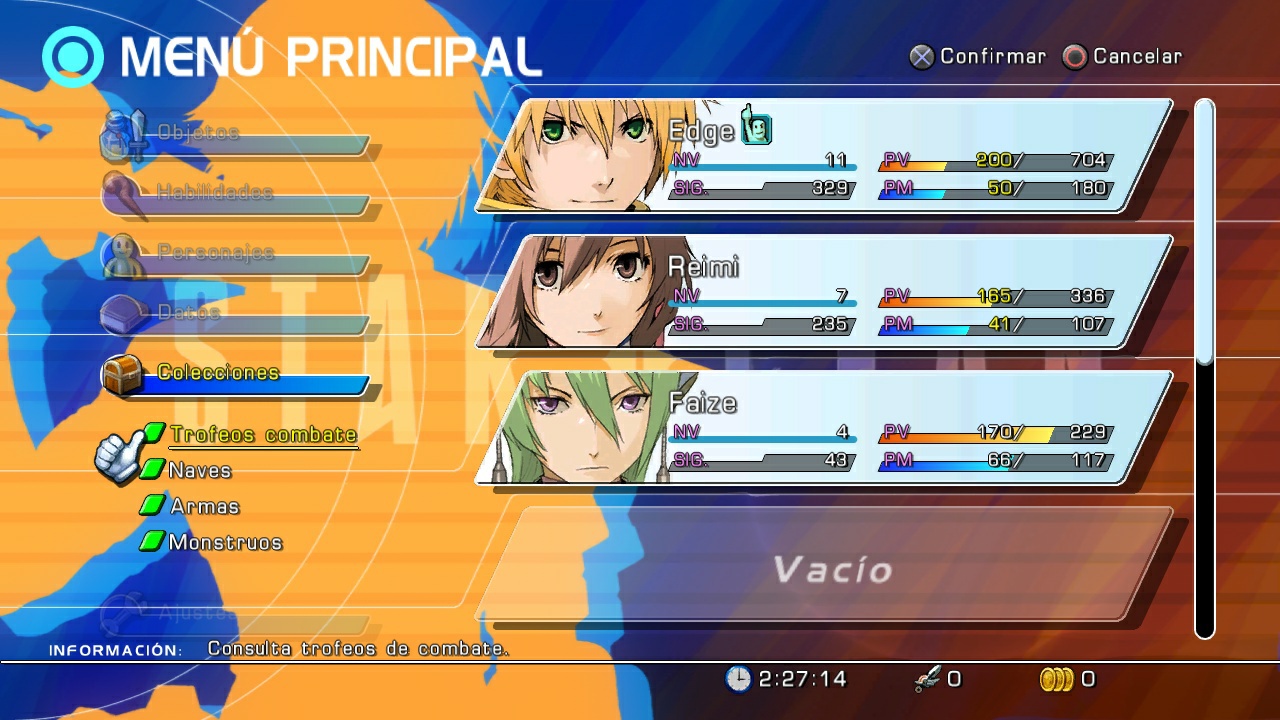Click the clock icon beside the play time
The image size is (1280, 720).
point(737,679)
